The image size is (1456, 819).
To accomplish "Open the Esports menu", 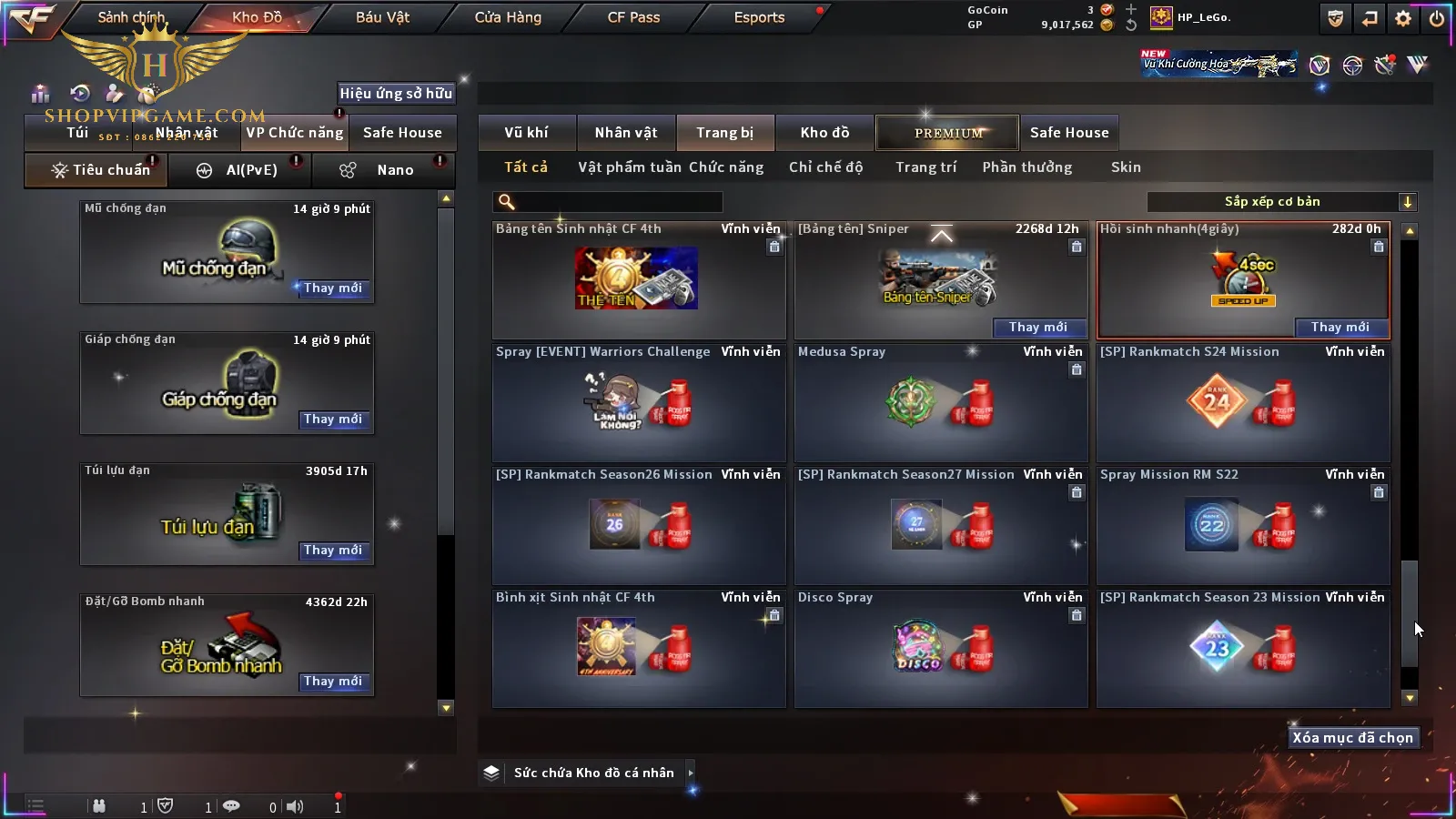I will (759, 17).
